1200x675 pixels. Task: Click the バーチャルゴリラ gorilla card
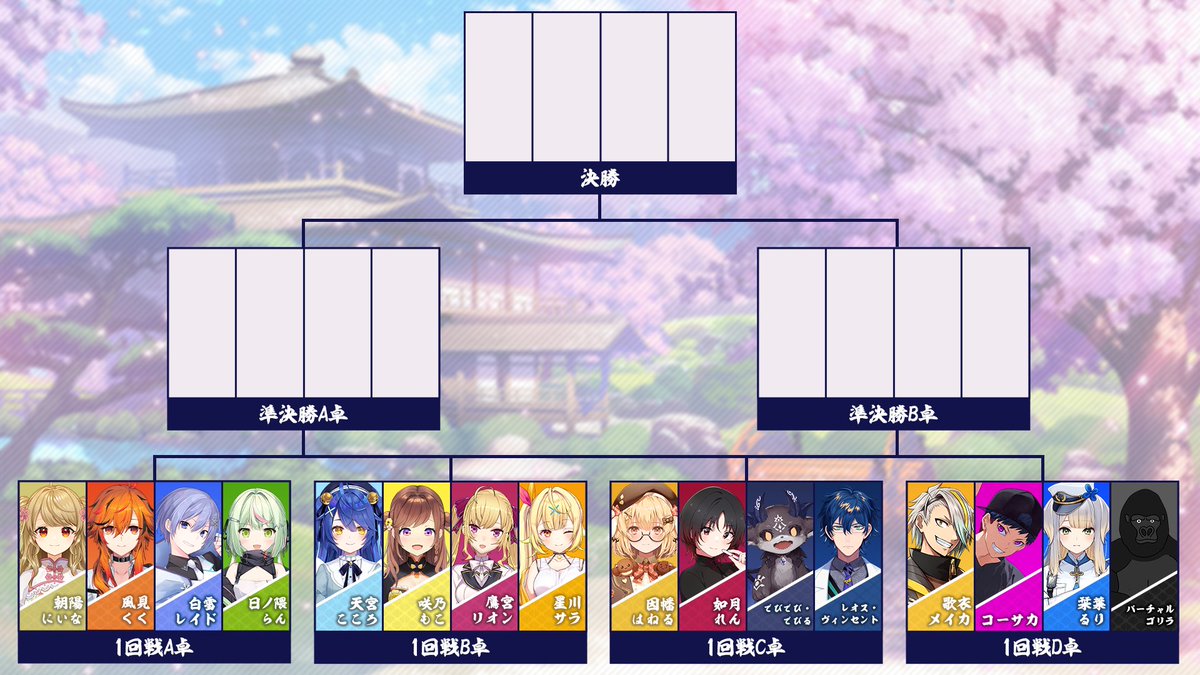[1144, 555]
